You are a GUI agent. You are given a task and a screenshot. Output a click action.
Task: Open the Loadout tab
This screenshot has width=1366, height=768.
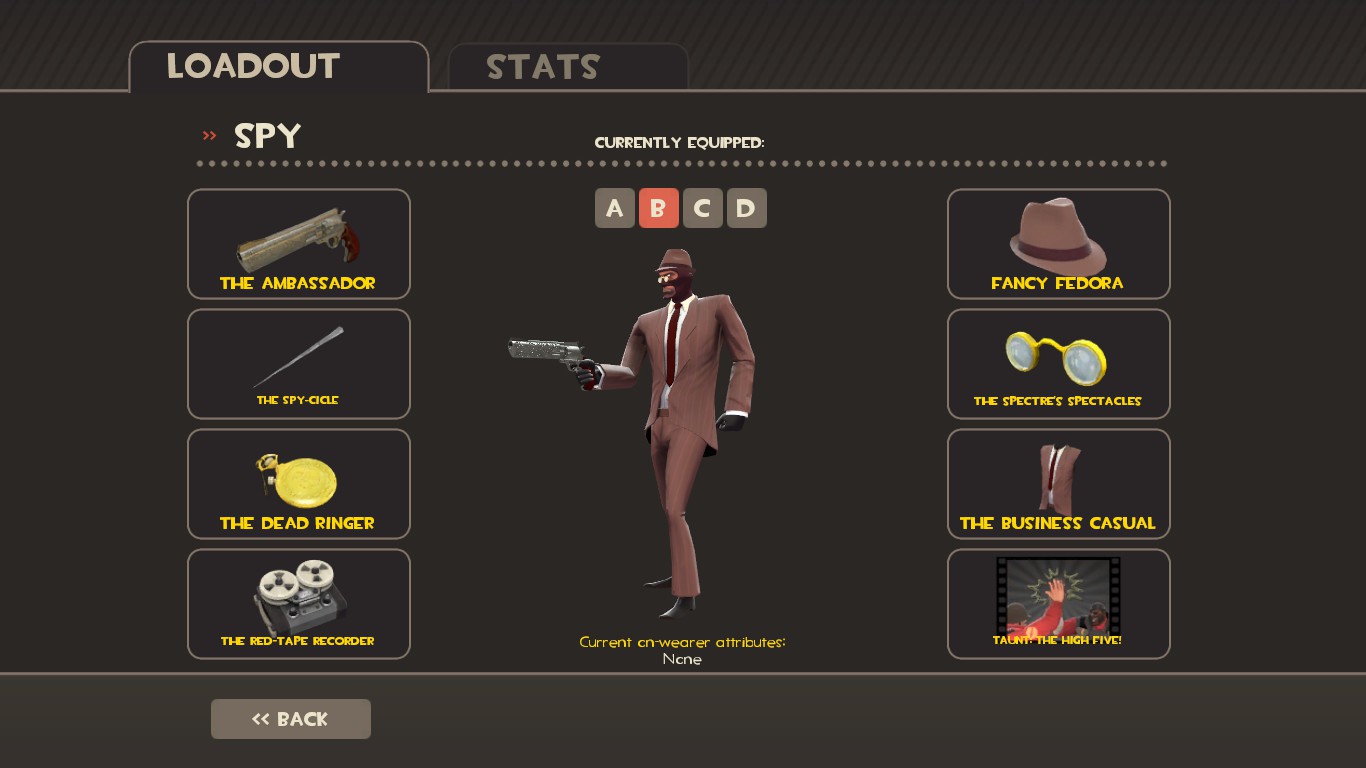coord(278,67)
